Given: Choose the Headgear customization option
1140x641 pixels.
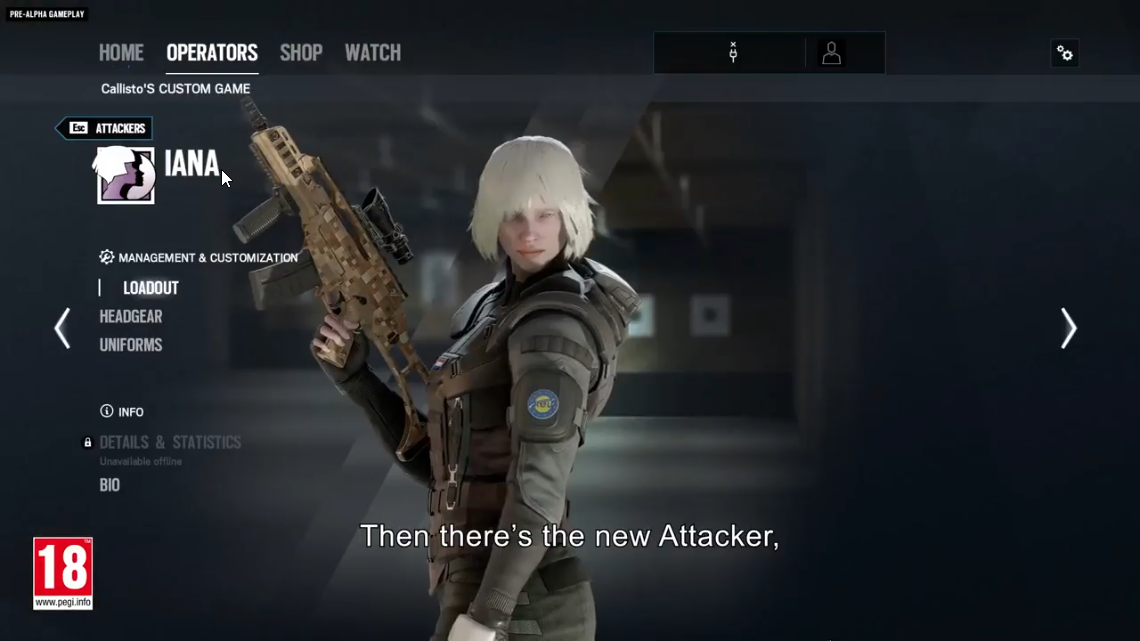Looking at the screenshot, I should (131, 317).
